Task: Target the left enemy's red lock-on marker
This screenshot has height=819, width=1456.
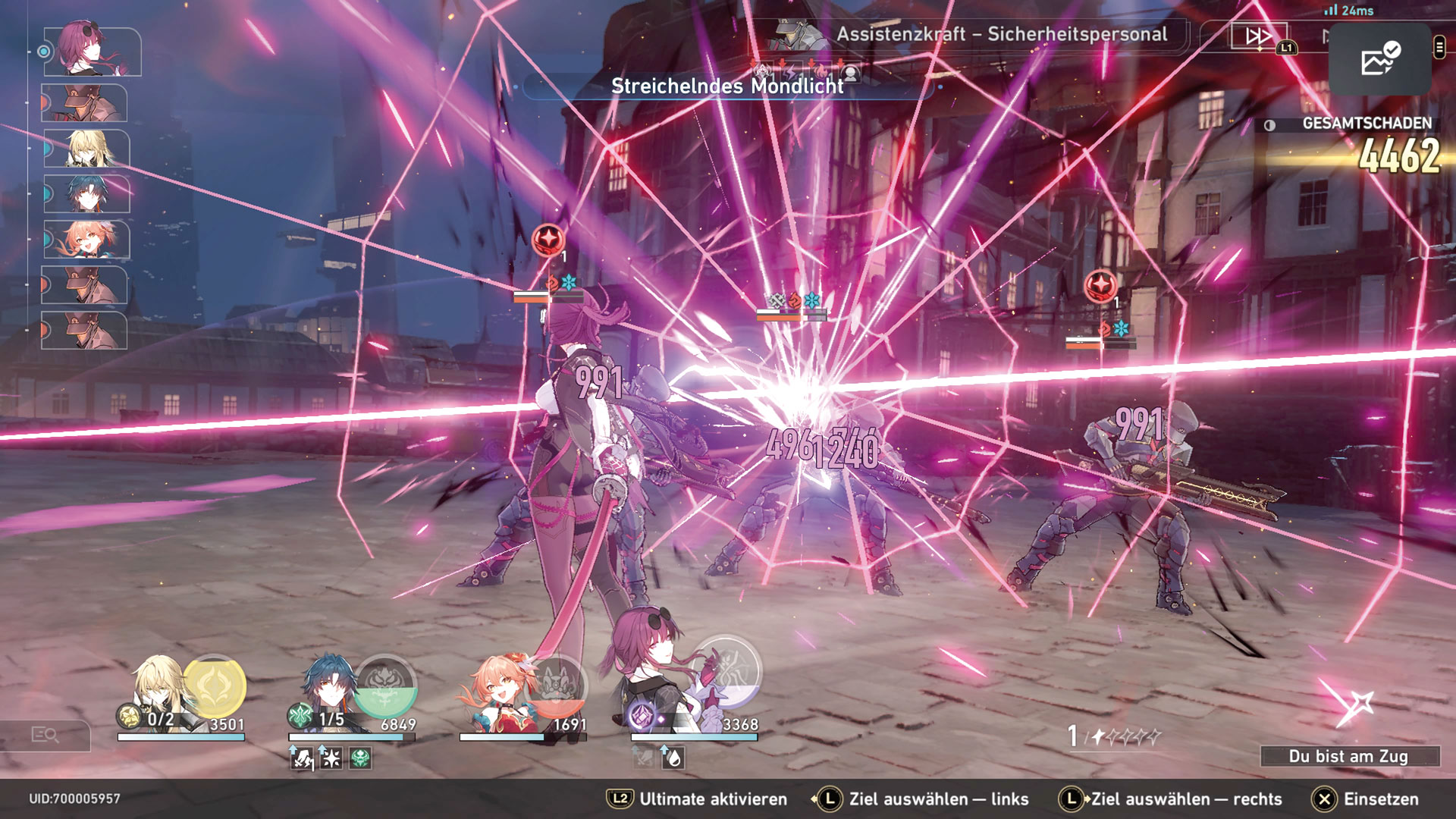Action: [x=548, y=240]
